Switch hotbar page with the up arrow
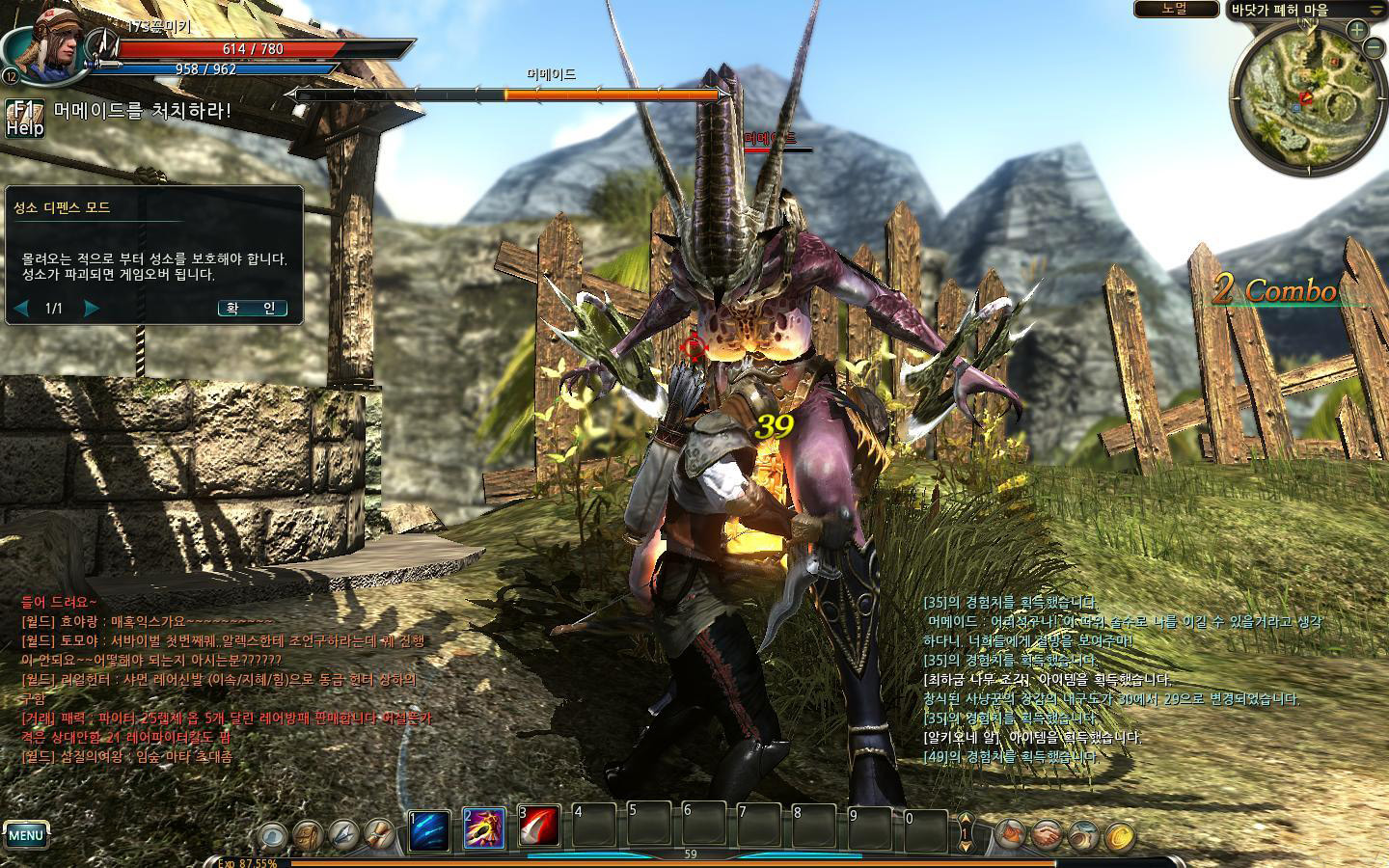 click(966, 821)
